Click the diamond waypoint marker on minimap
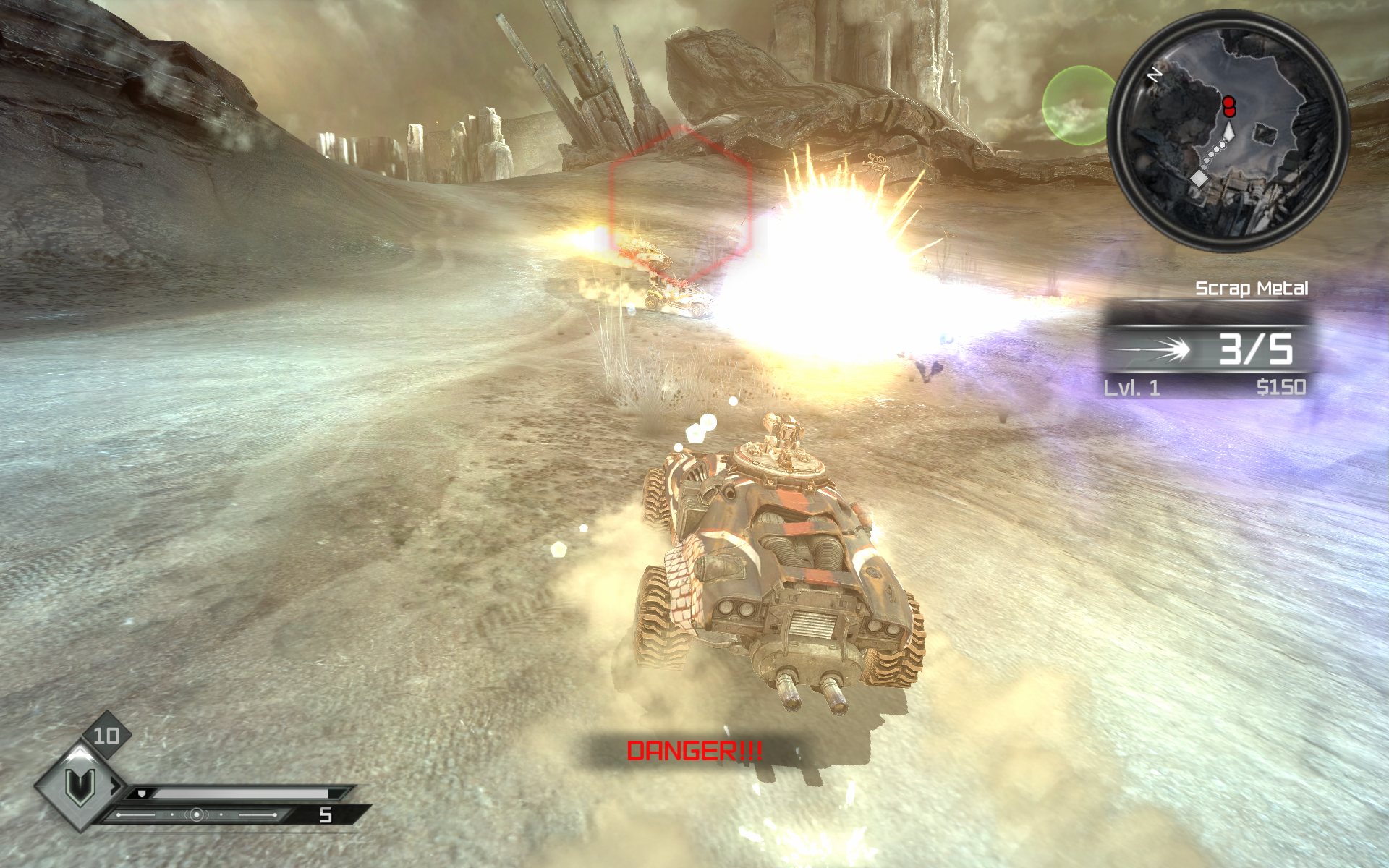Image resolution: width=1389 pixels, height=868 pixels. [1199, 178]
